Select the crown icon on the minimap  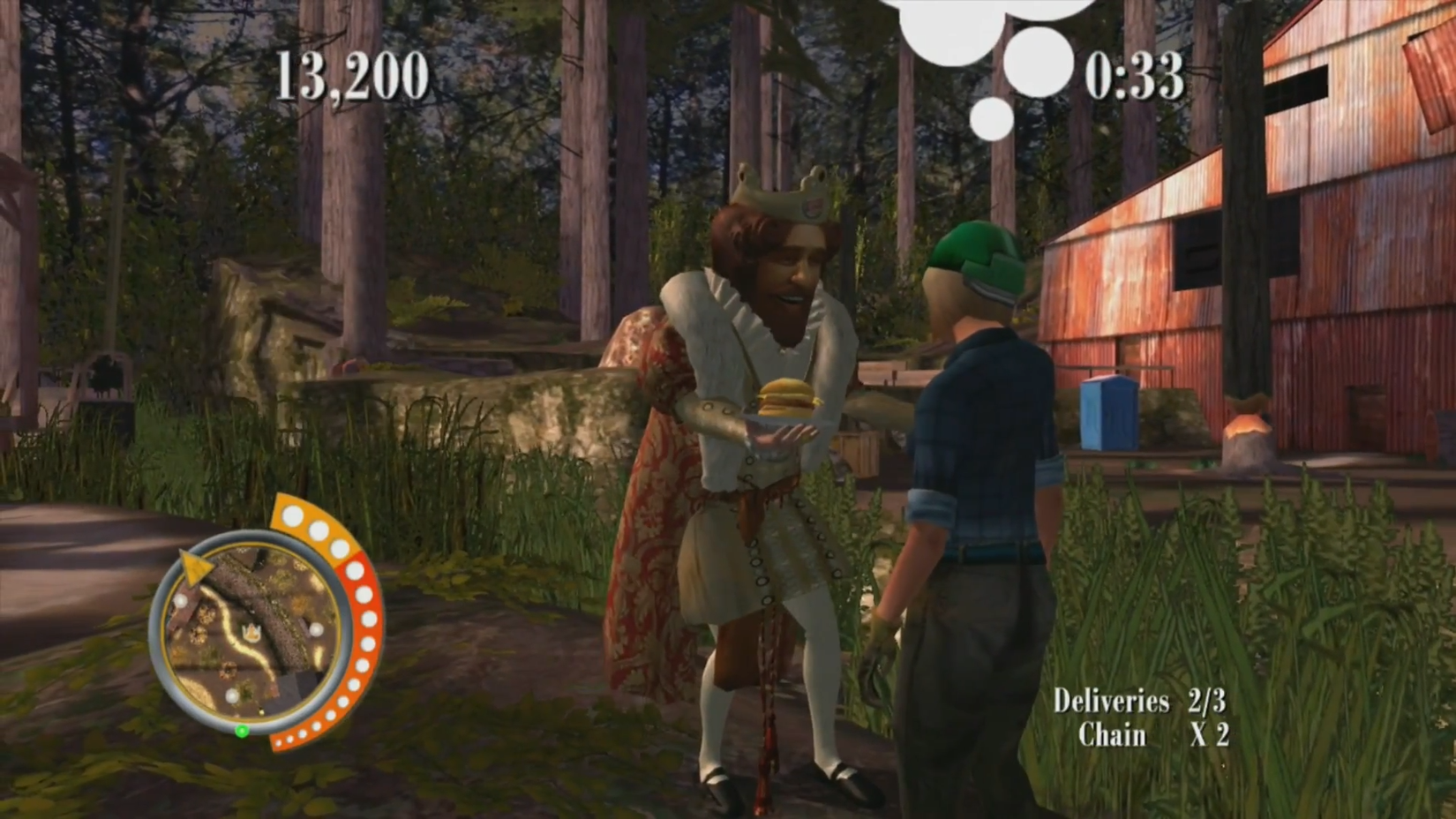click(x=251, y=631)
